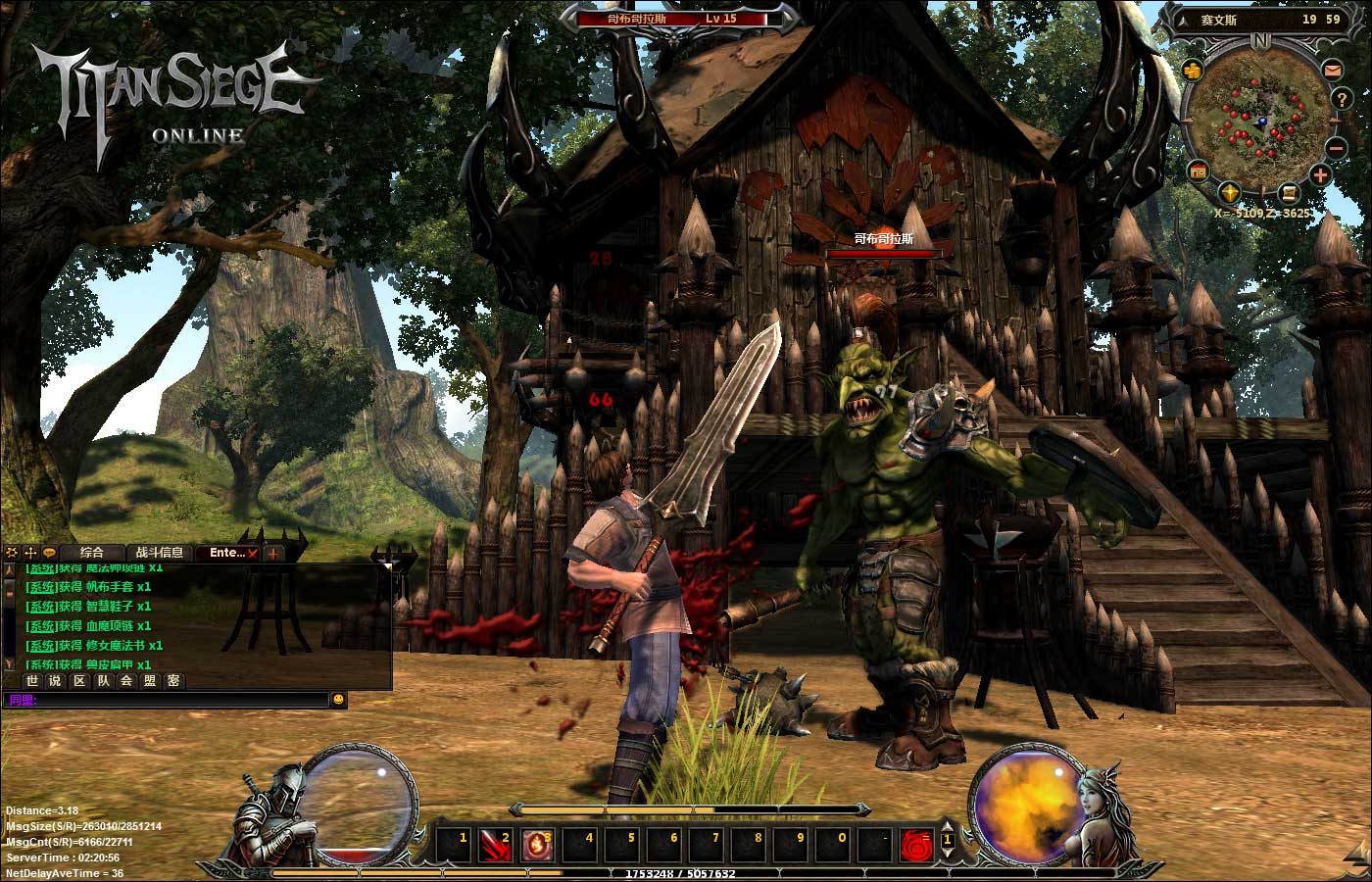Add a new chat tab with the plus button
This screenshot has width=1372, height=882.
pyautogui.click(x=272, y=554)
